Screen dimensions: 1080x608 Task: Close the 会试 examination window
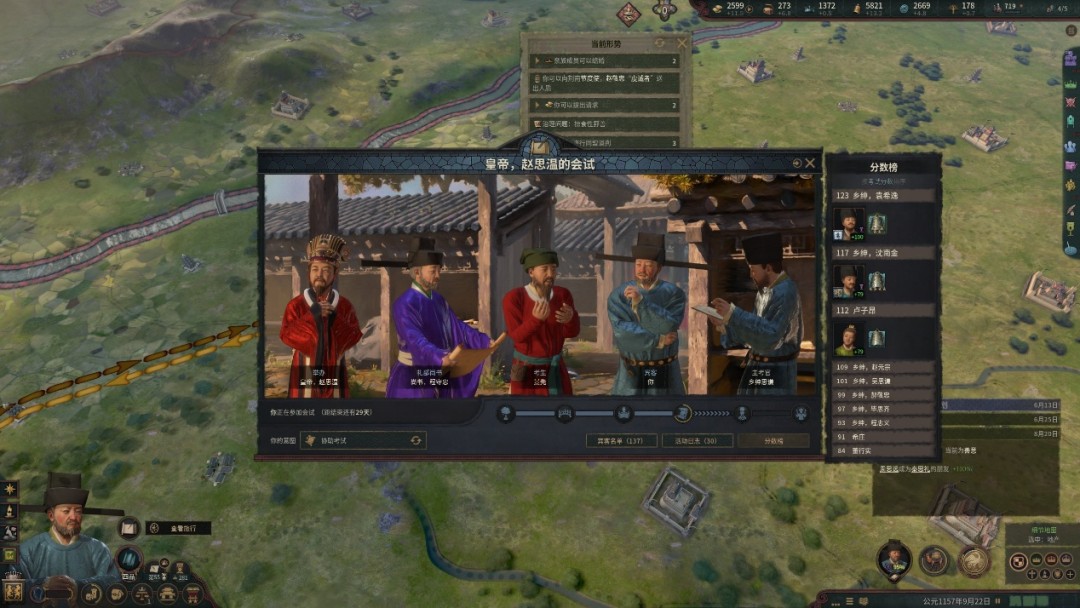(x=810, y=163)
